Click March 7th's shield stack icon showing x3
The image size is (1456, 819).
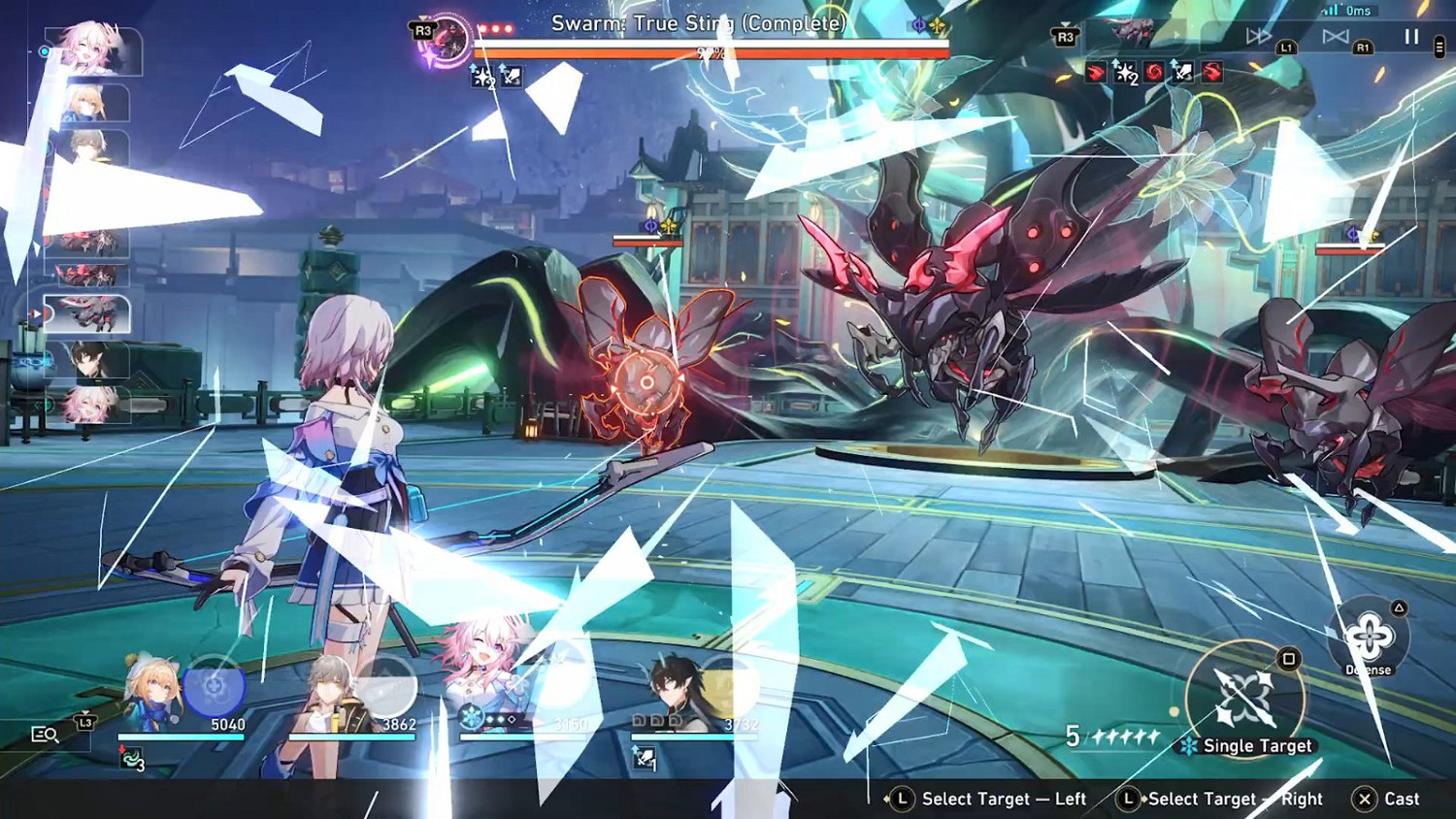tap(131, 756)
